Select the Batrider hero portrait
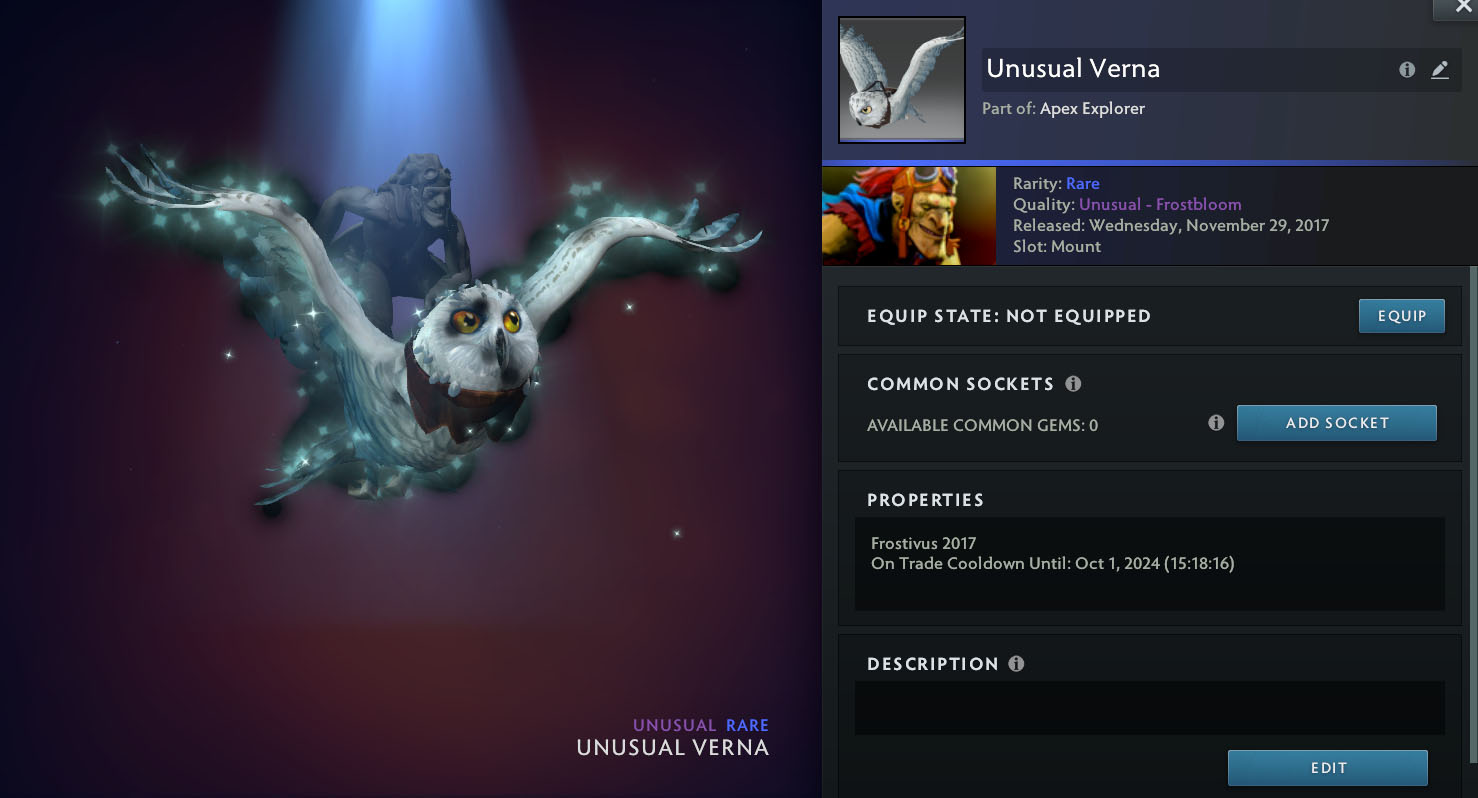 pos(908,216)
